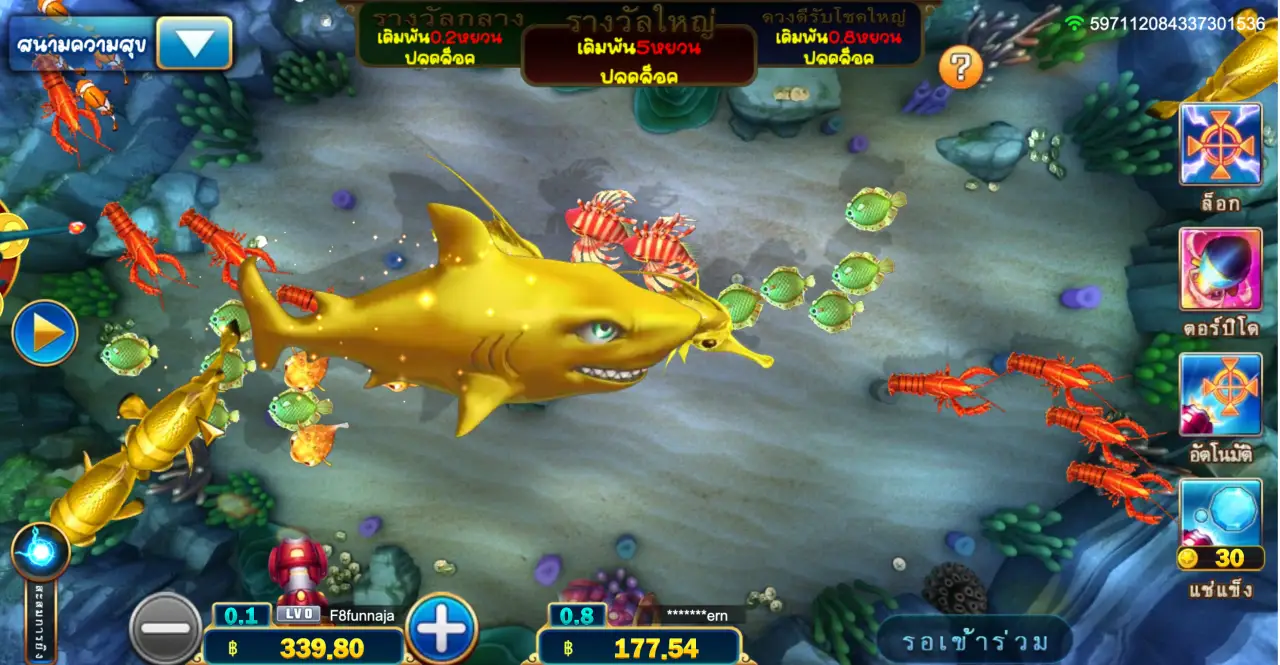Fire the ตอร์ปิโด torpedo skill
The height and width of the screenshot is (665, 1280).
(1220, 269)
